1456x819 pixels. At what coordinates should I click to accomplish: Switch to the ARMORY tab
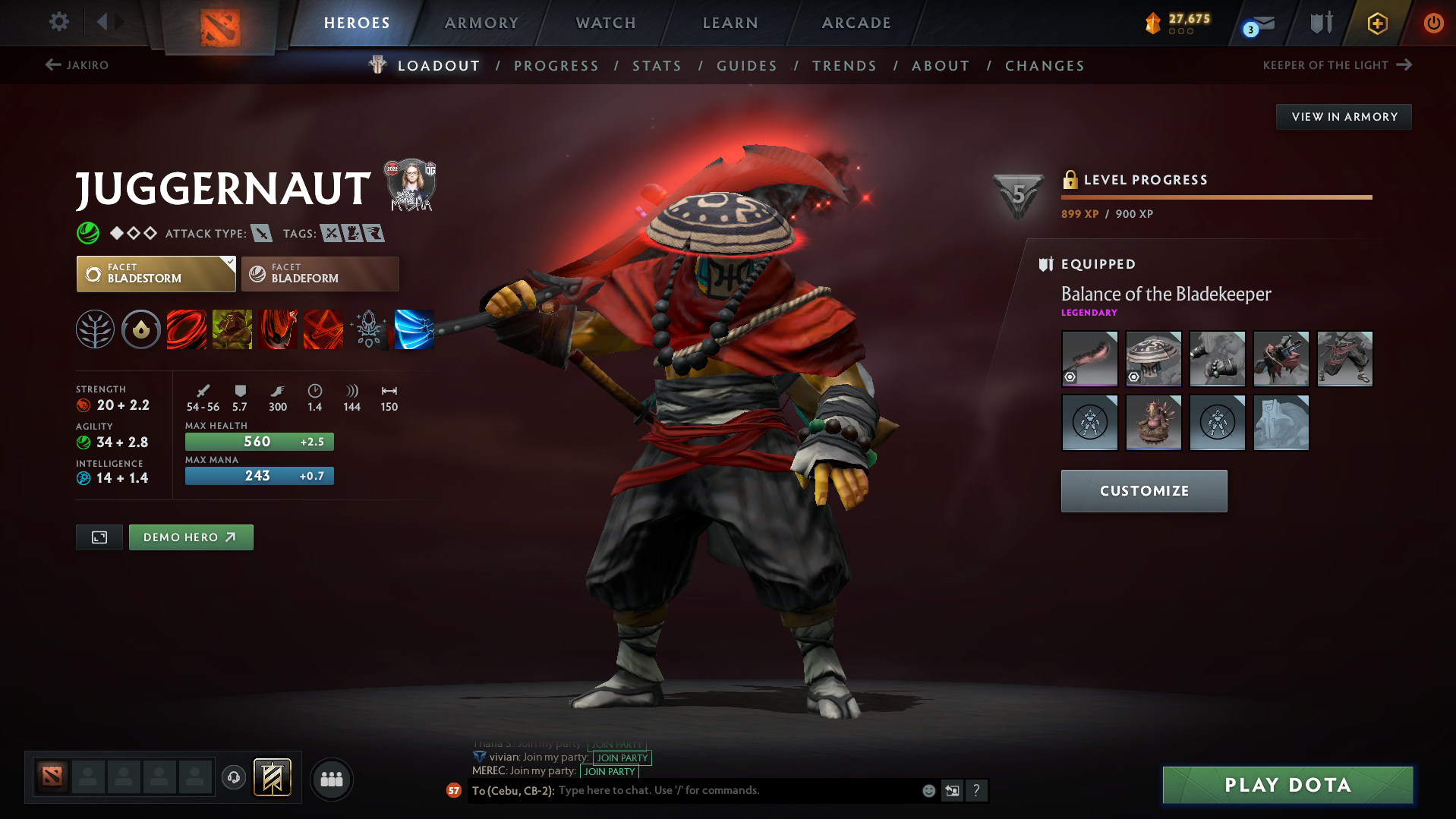[x=482, y=23]
